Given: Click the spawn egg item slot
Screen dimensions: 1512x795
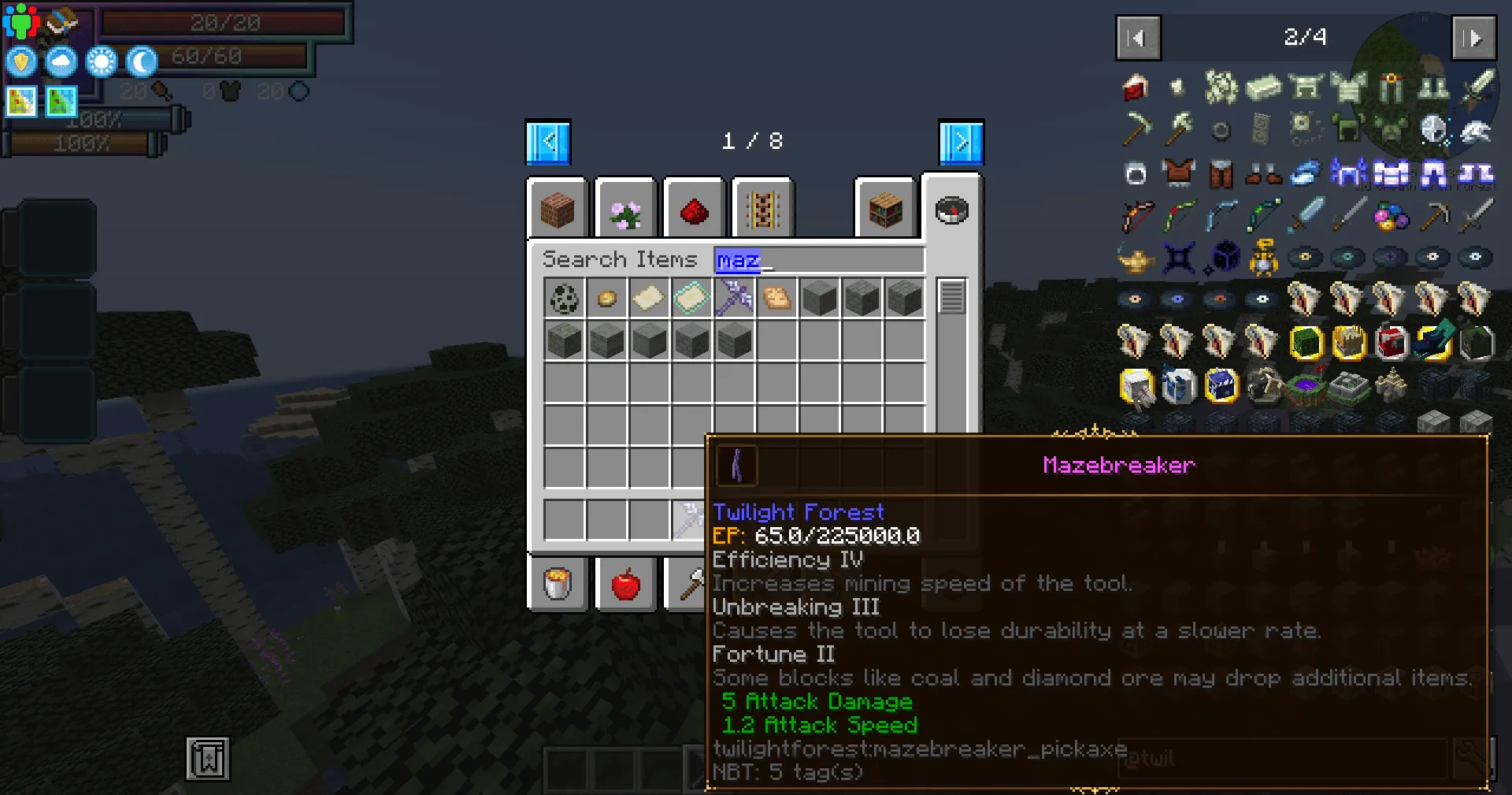Looking at the screenshot, I should tap(564, 297).
